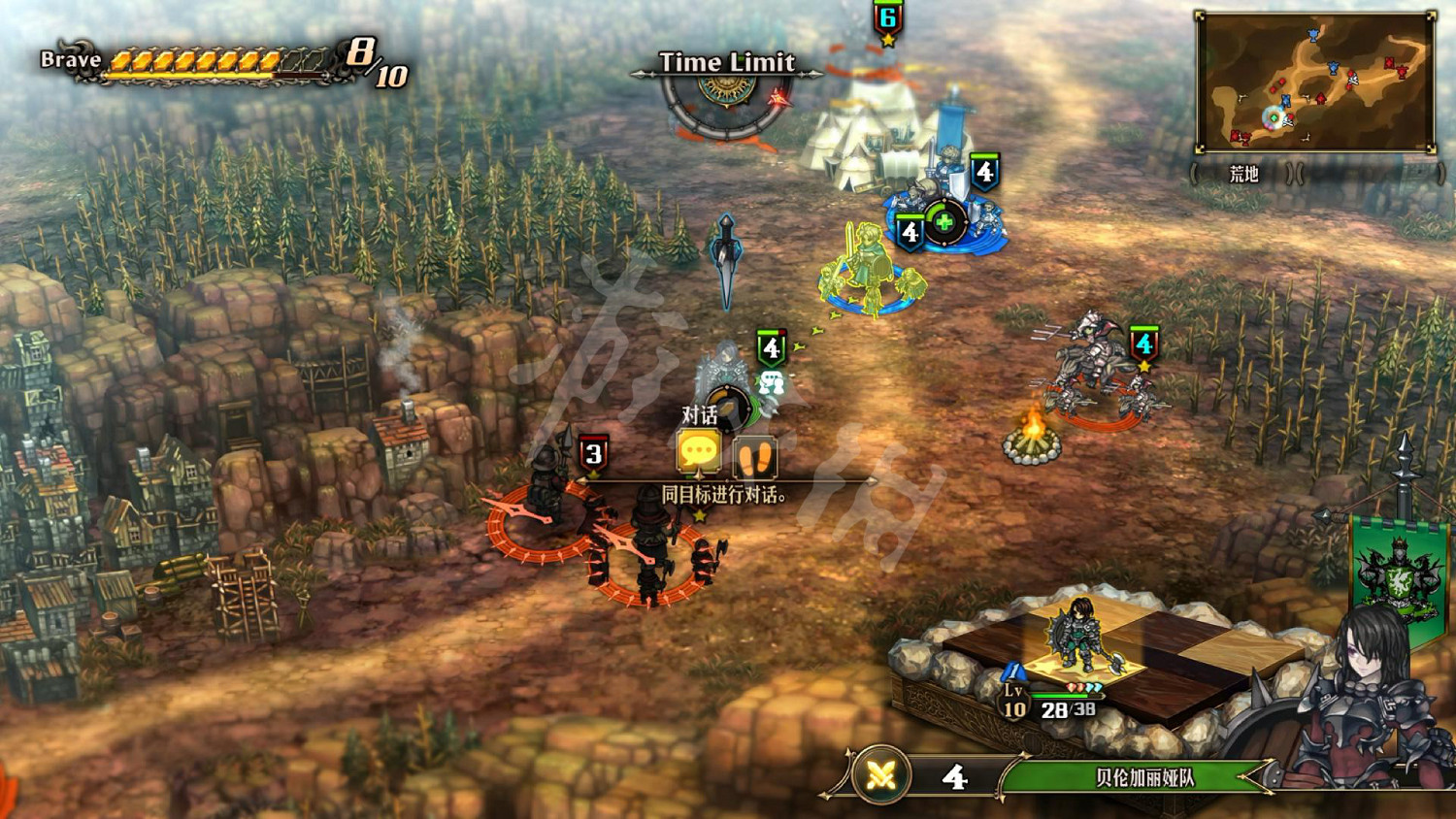Choose the yellow speech-bubble talk icon

698,452
